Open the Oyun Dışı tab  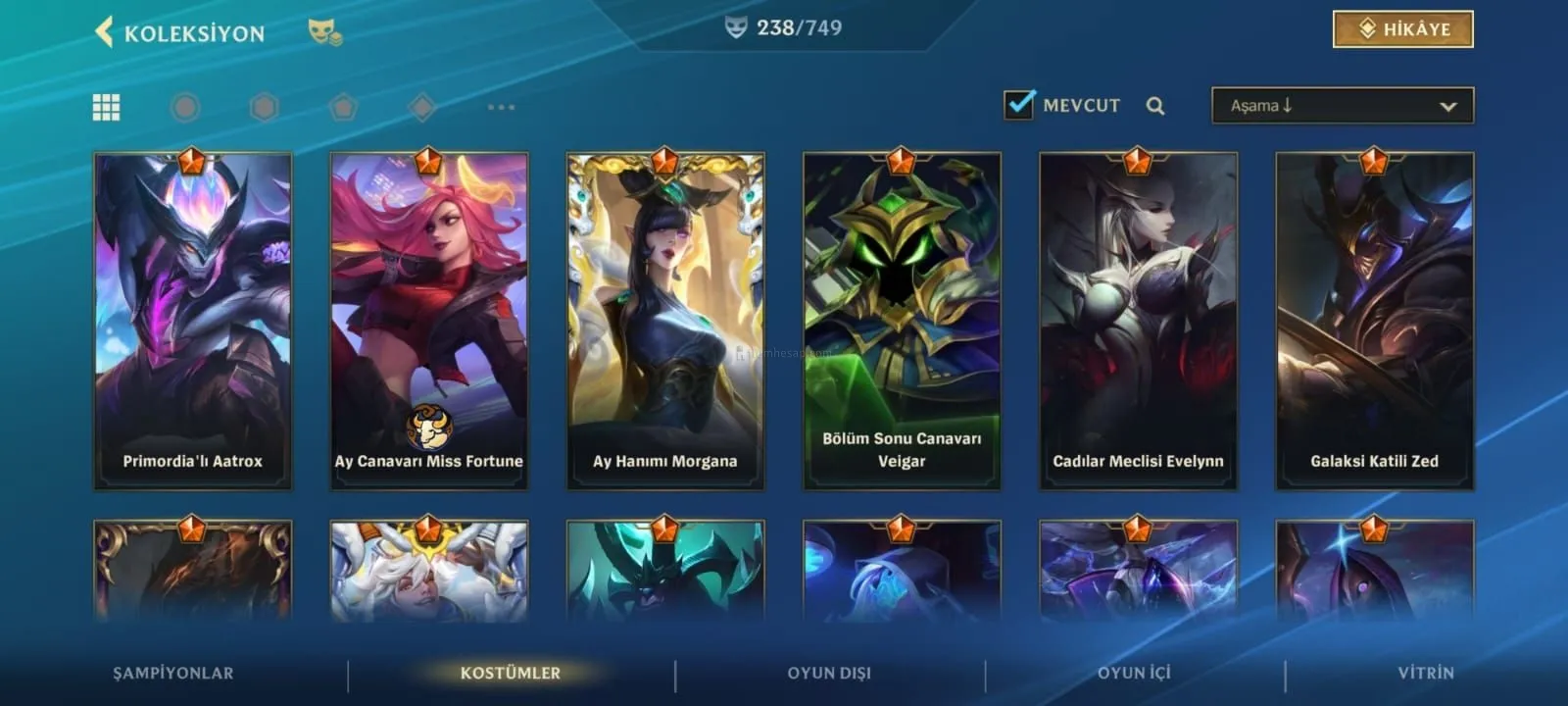(x=829, y=673)
